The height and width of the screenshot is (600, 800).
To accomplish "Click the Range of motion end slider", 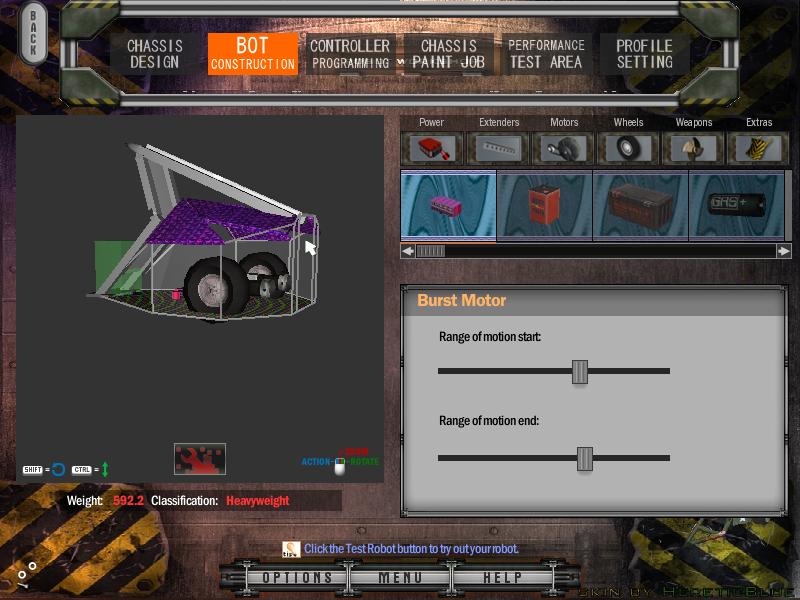I will (585, 458).
